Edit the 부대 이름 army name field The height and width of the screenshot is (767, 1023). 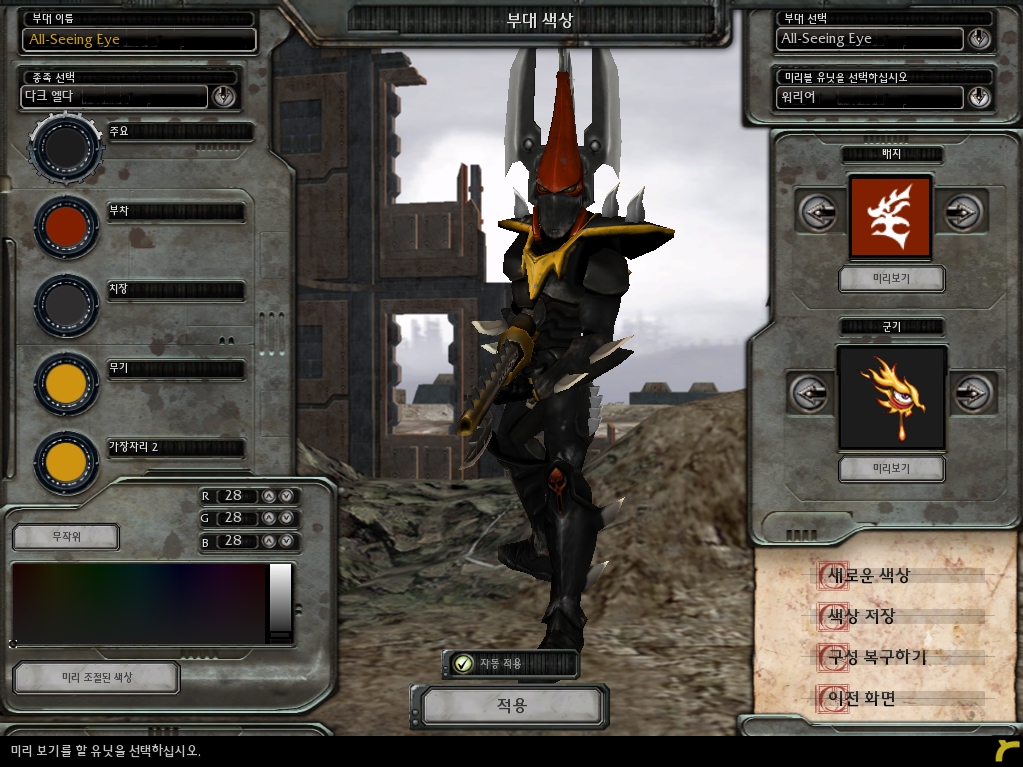click(x=139, y=39)
